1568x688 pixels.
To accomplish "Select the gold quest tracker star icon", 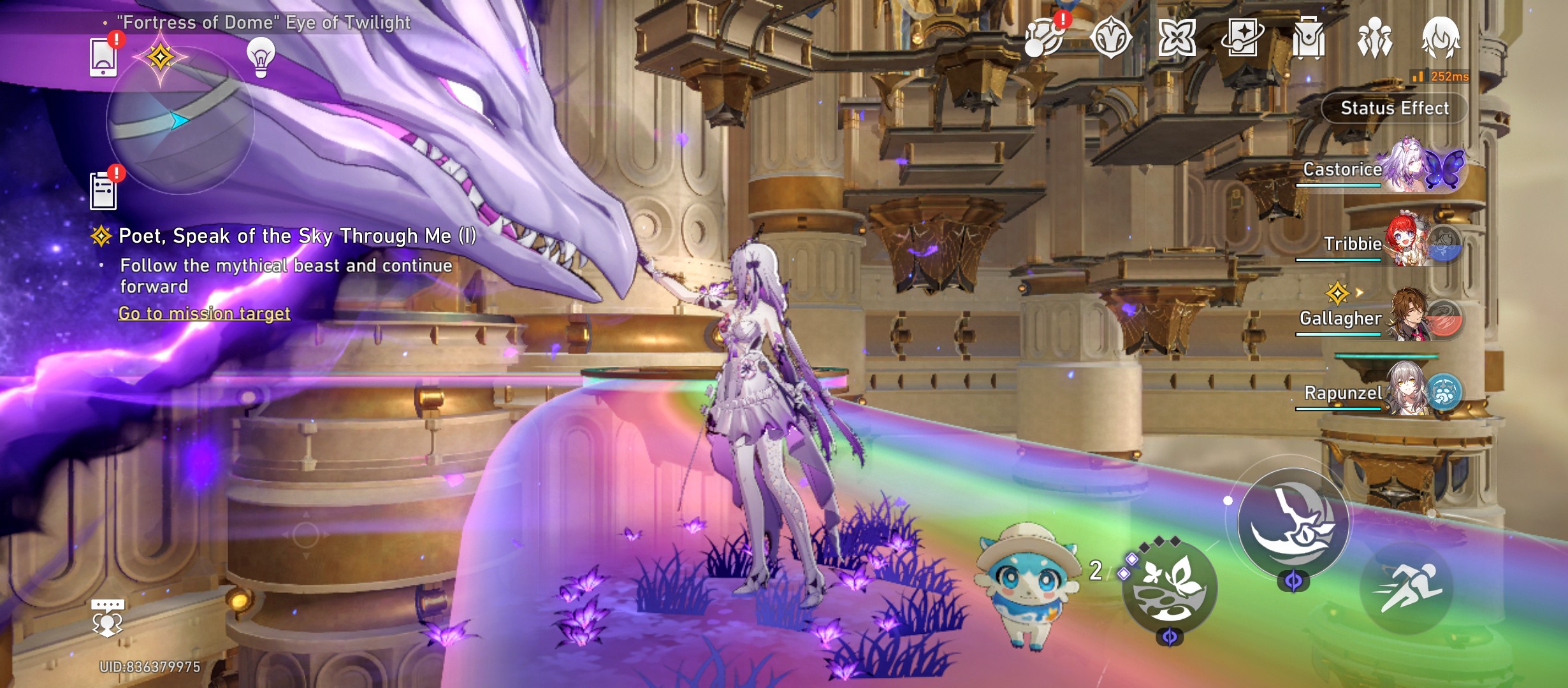I will [161, 57].
